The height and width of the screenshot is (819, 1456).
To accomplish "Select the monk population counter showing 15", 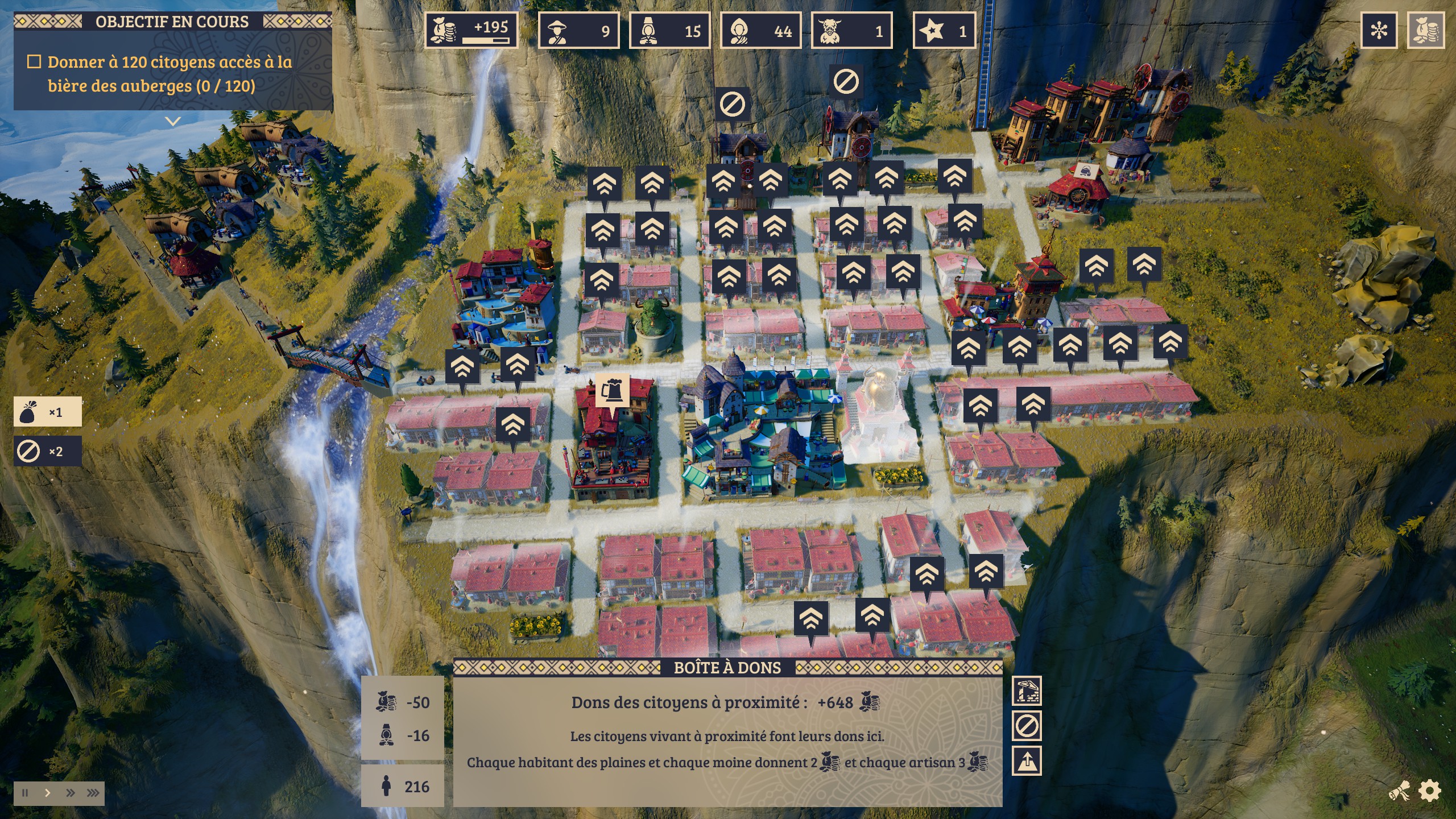I will coord(669,31).
